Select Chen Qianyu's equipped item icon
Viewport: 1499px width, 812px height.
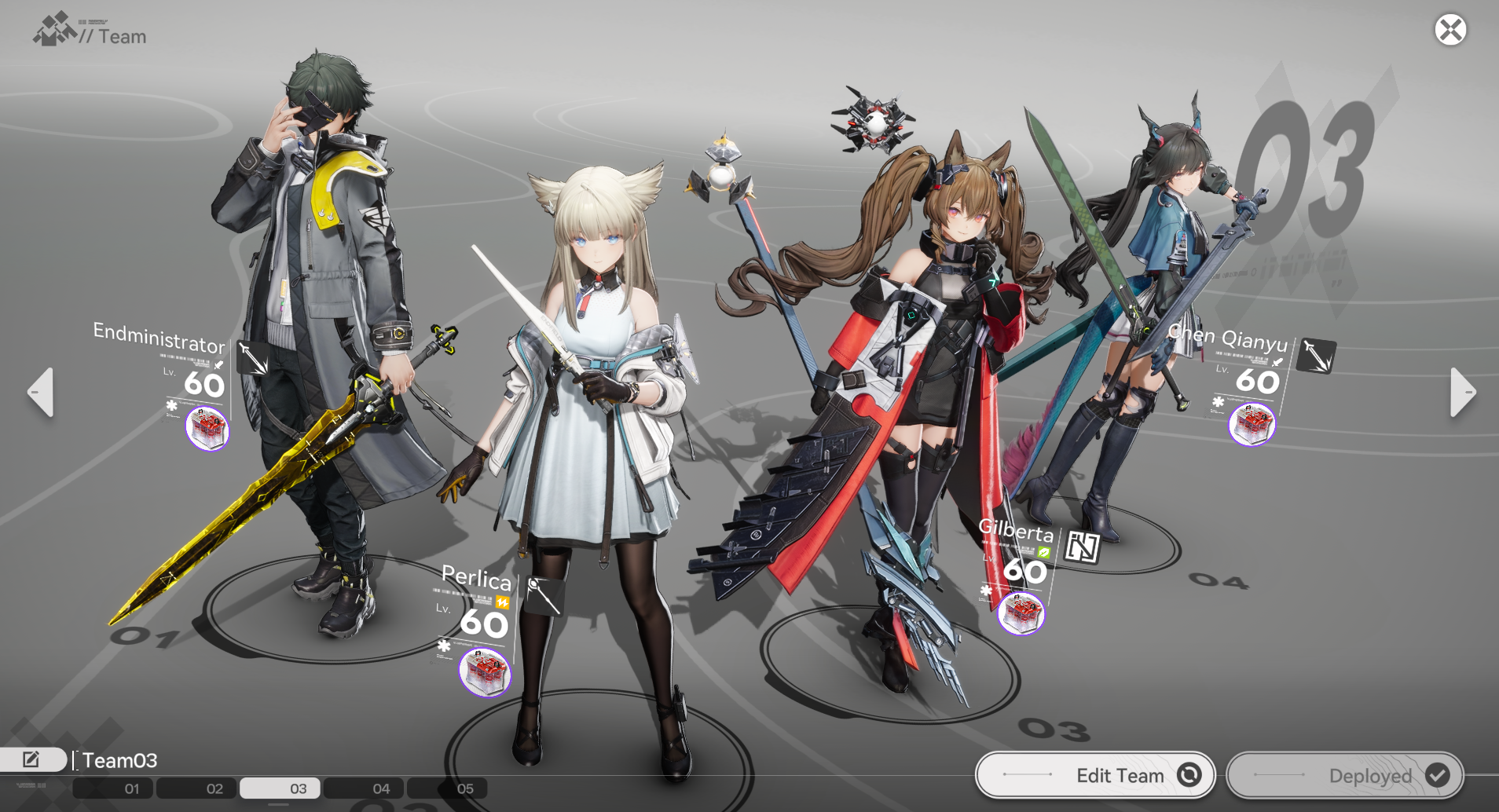[x=1252, y=425]
